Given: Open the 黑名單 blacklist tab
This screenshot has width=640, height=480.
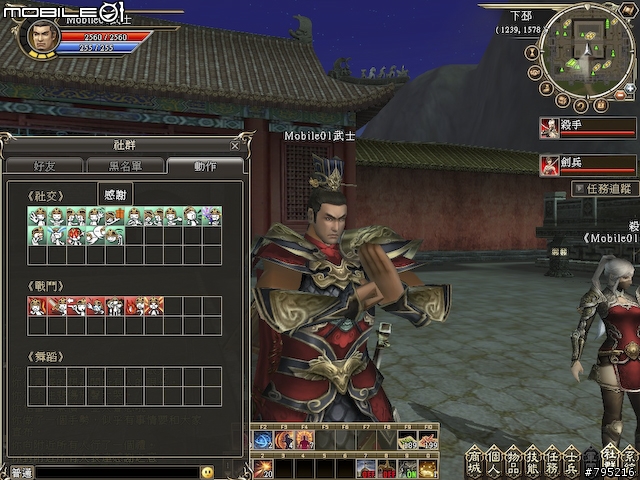Looking at the screenshot, I should pos(125,167).
